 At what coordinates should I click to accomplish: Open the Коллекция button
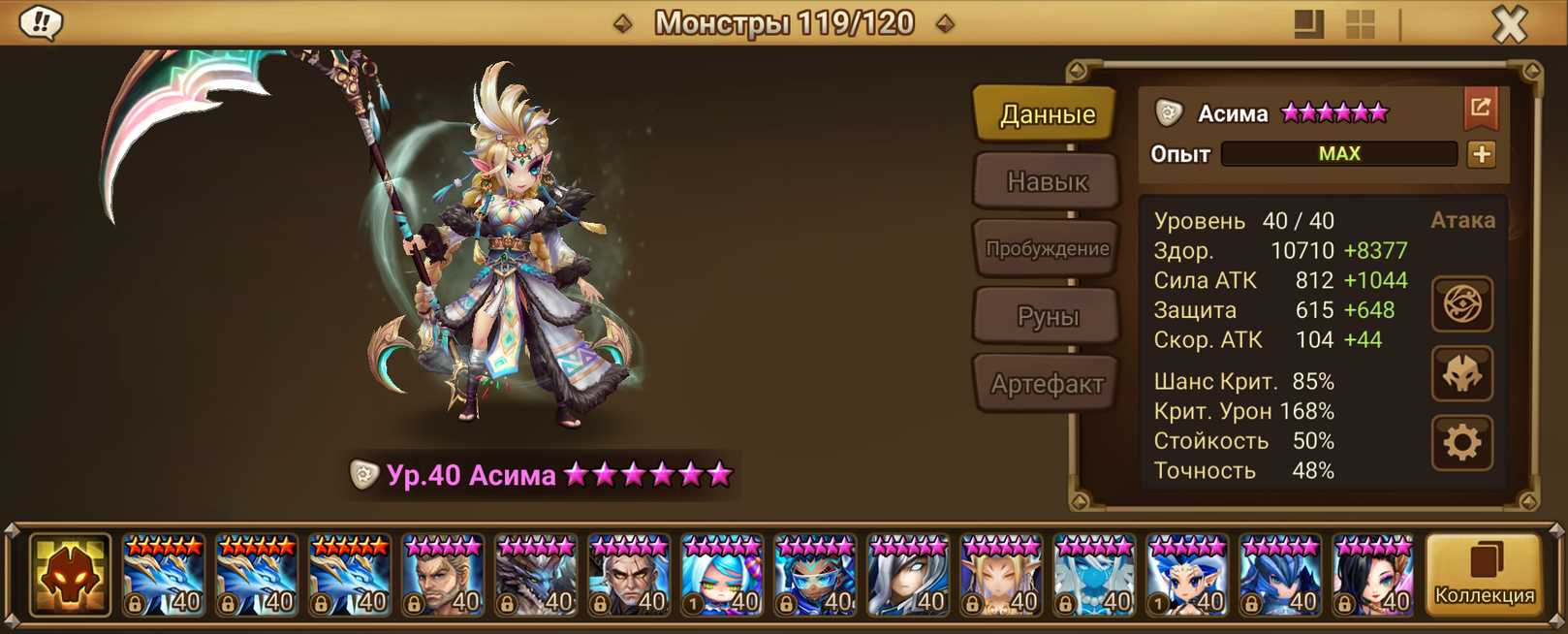click(1484, 576)
